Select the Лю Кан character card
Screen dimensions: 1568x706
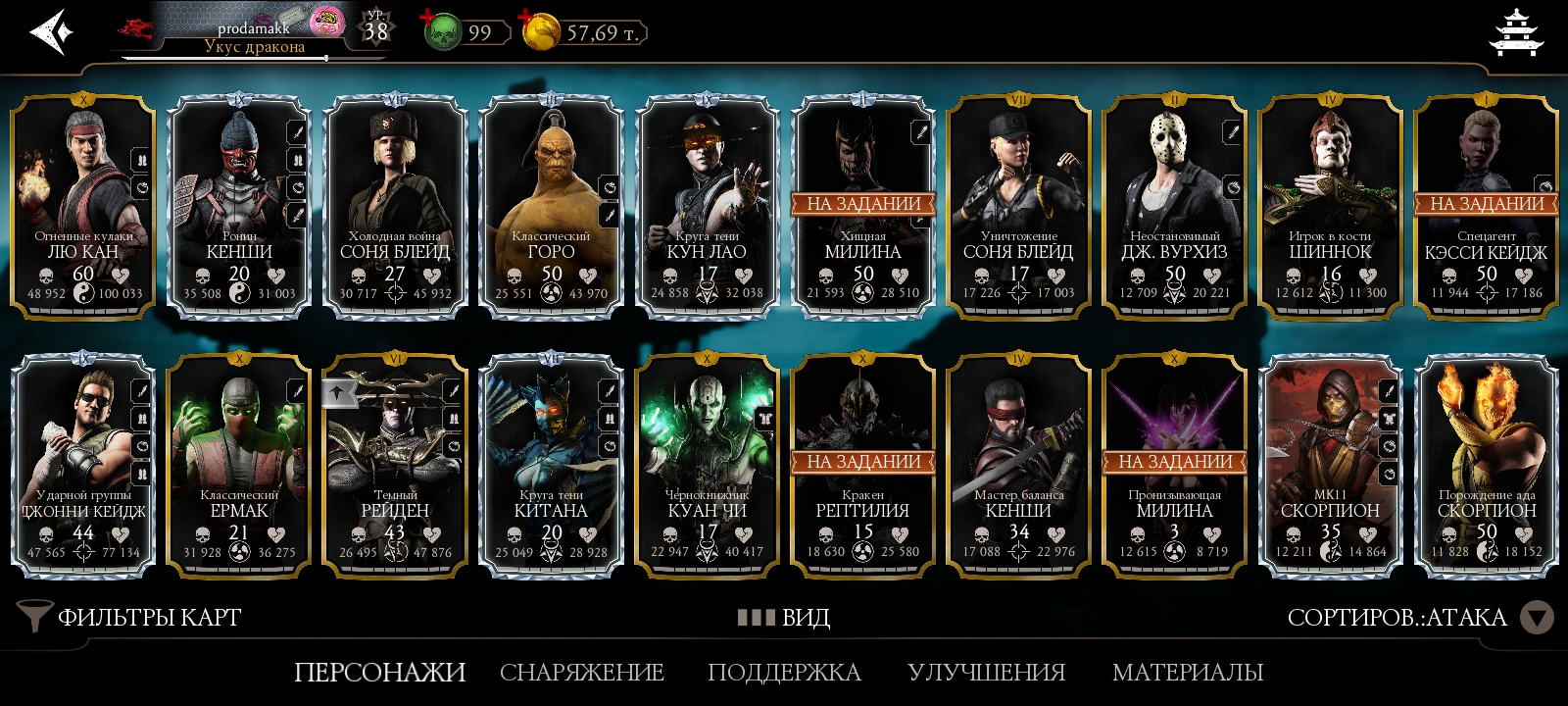pyautogui.click(x=83, y=206)
